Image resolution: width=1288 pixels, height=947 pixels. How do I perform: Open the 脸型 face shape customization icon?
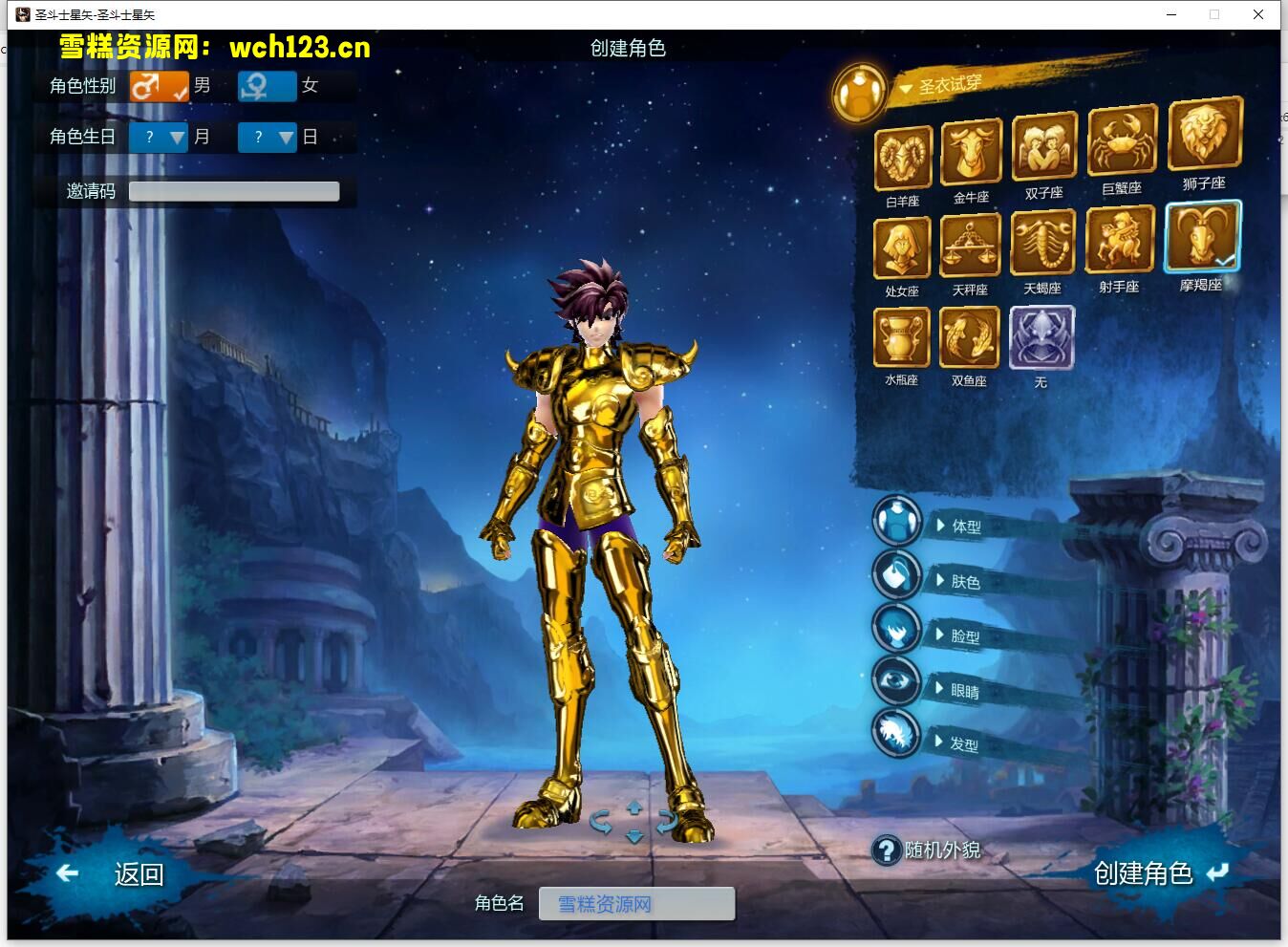(x=896, y=631)
